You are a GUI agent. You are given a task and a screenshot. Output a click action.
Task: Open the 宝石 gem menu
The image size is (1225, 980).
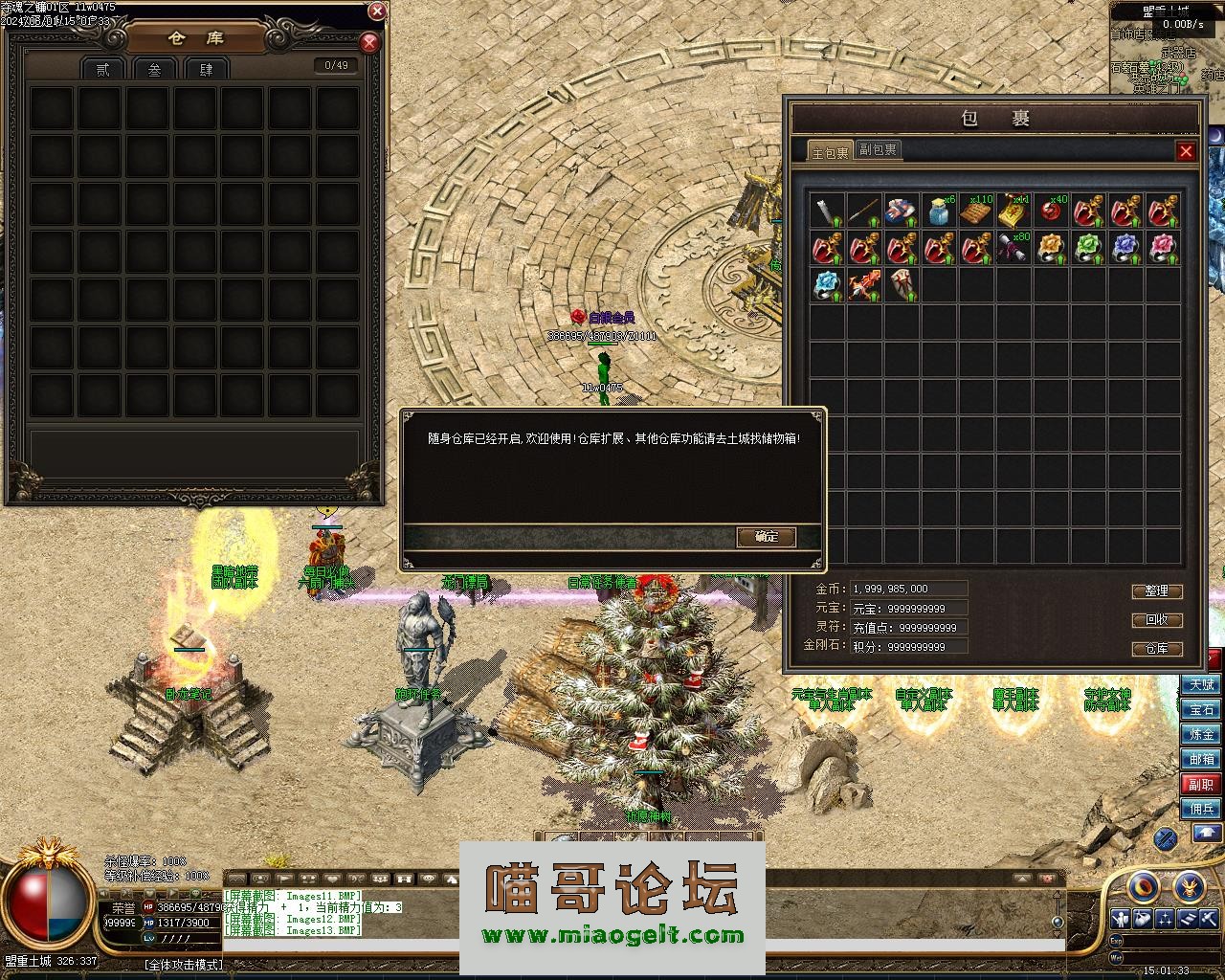(1201, 710)
